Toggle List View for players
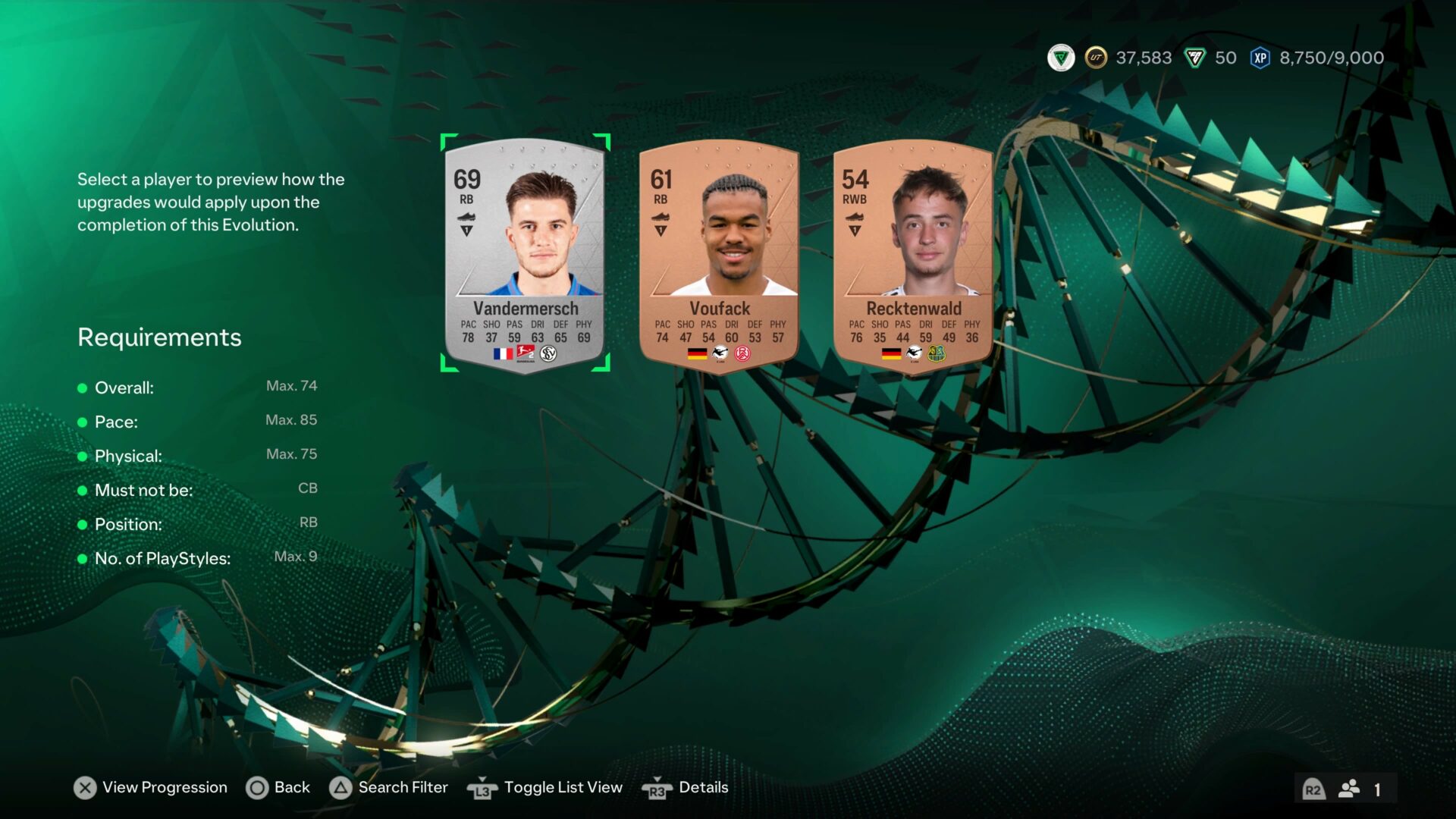The image size is (1456, 819). tap(545, 788)
